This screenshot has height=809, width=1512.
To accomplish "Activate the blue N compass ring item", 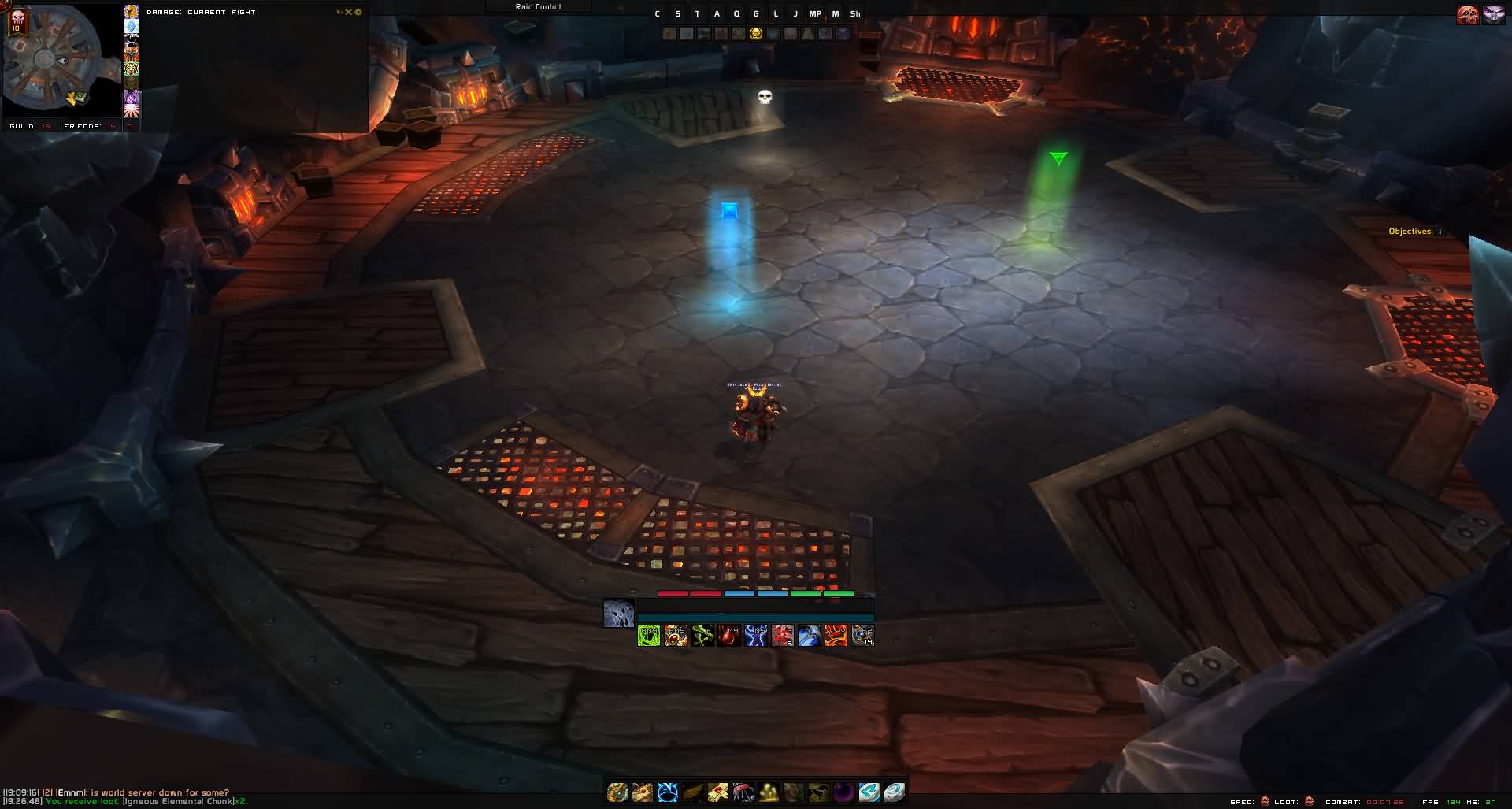I will click(668, 792).
